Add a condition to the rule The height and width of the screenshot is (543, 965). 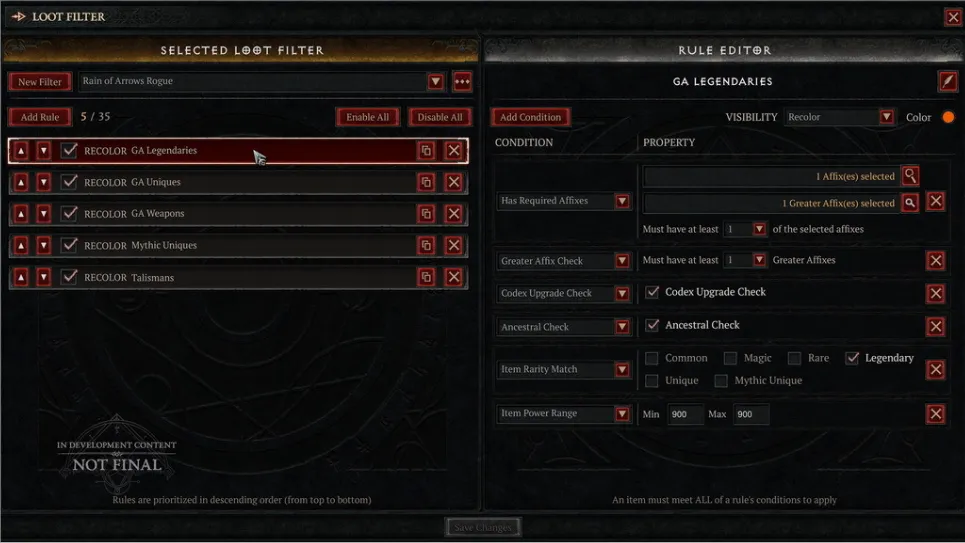click(530, 117)
